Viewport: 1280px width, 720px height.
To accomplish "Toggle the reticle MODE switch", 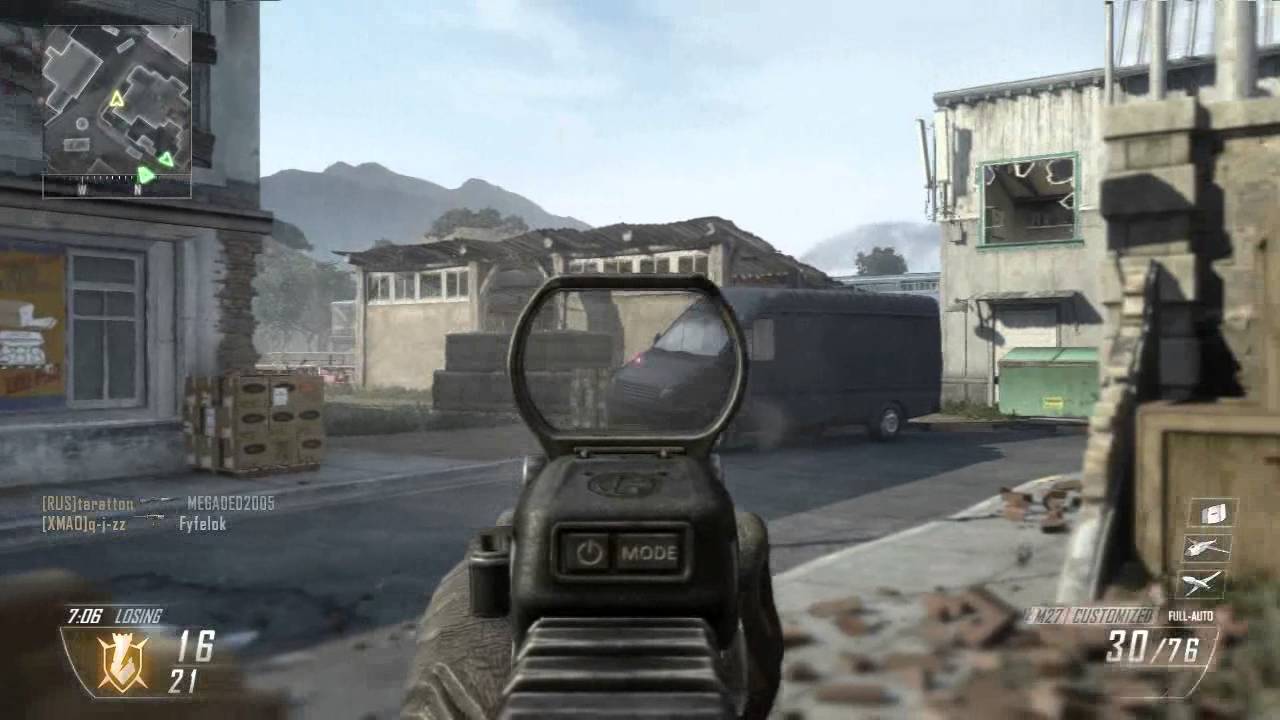I will [x=652, y=553].
